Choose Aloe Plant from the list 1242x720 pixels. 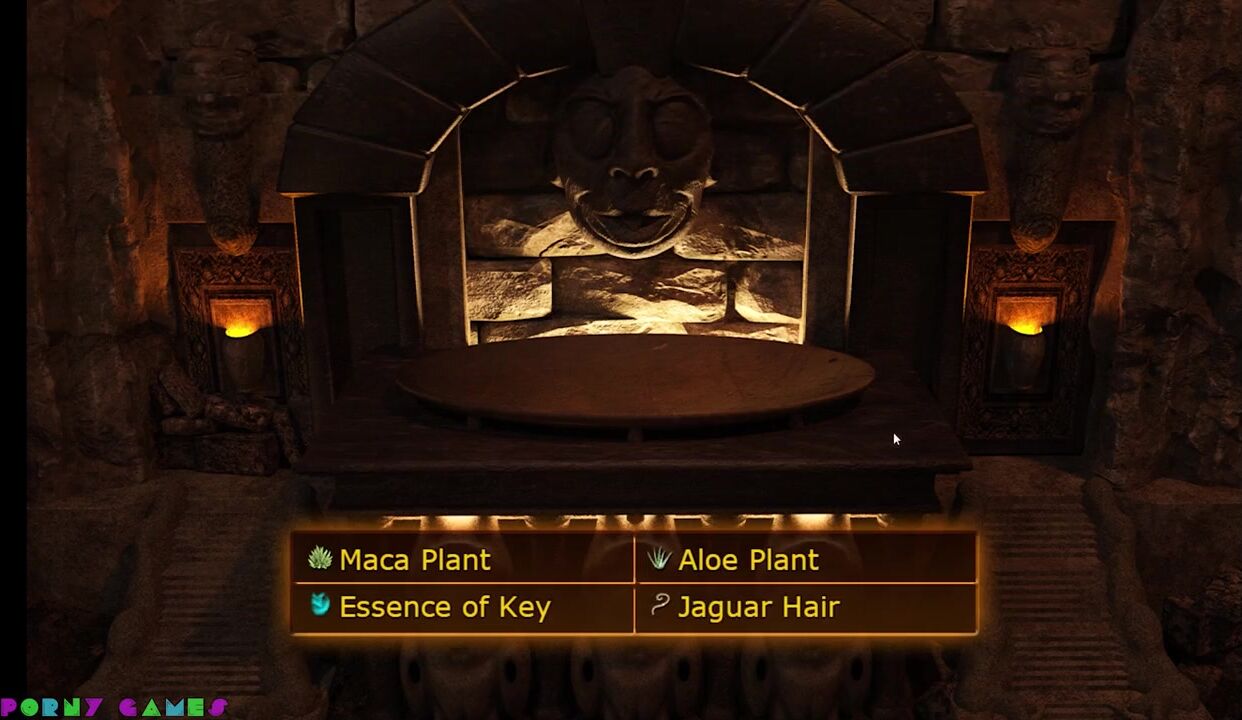point(748,560)
